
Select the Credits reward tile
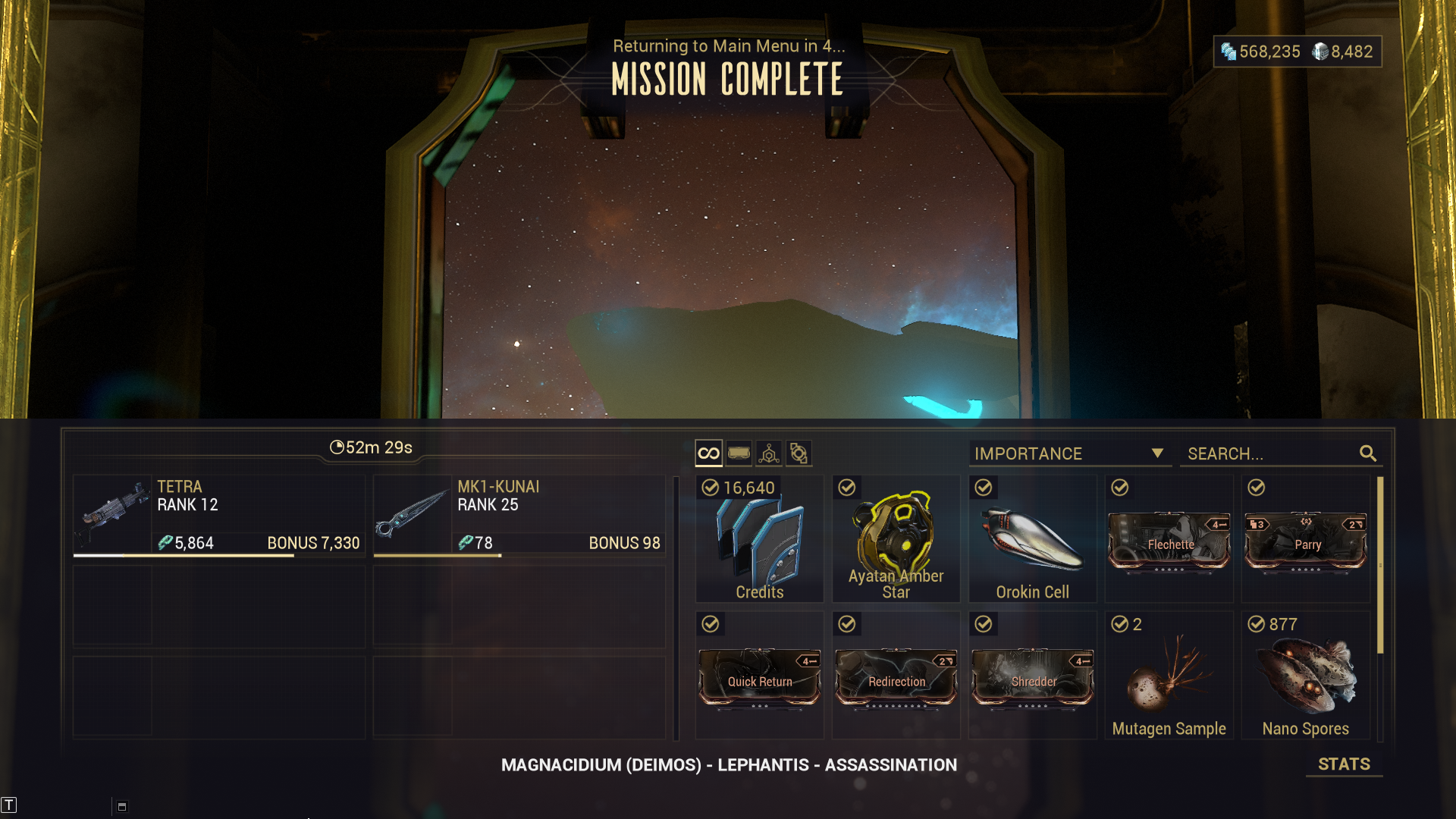tap(759, 539)
